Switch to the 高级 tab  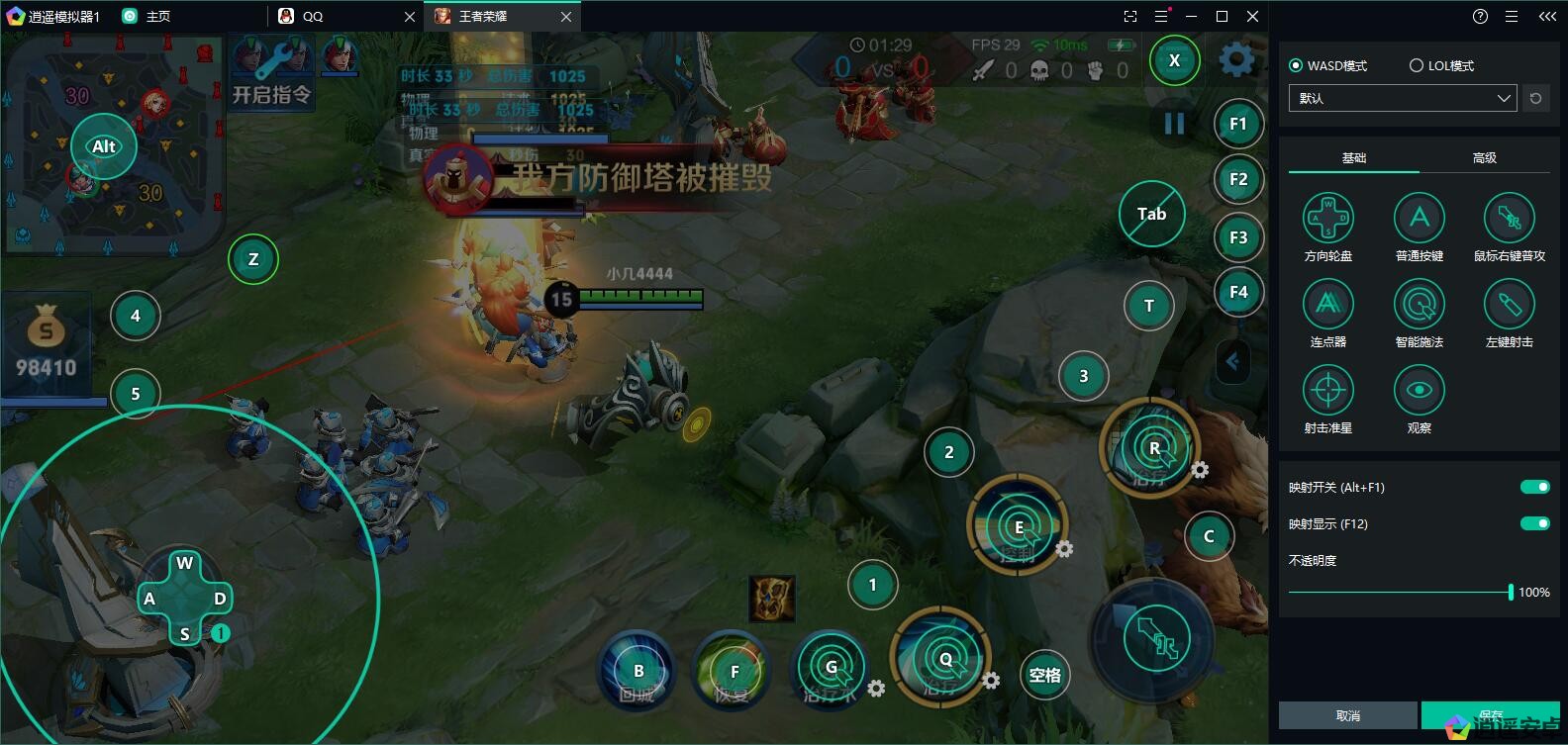[x=1484, y=158]
